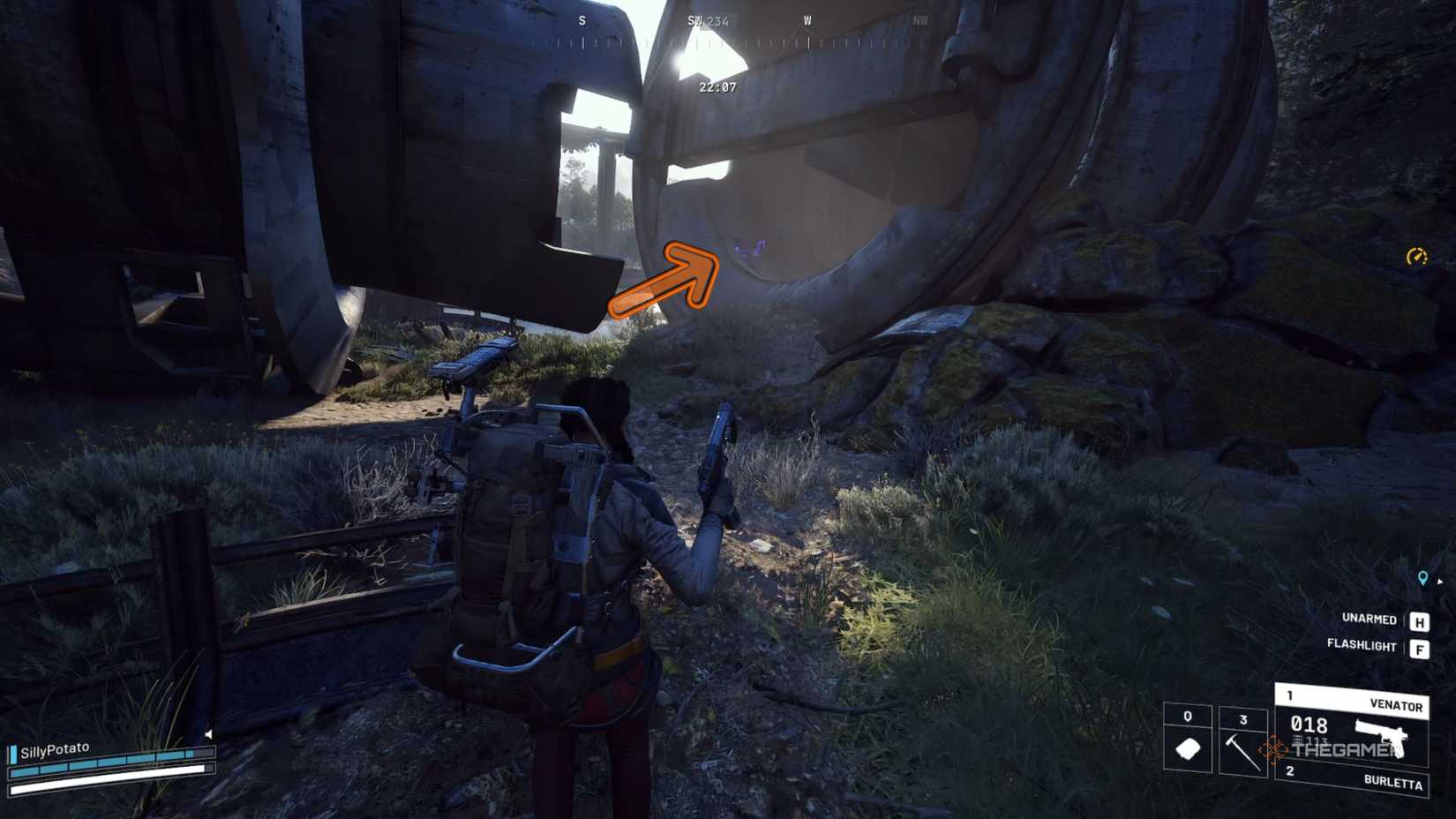Click the H keybind icon for Unarmed
The width and height of the screenshot is (1456, 819).
[1421, 620]
